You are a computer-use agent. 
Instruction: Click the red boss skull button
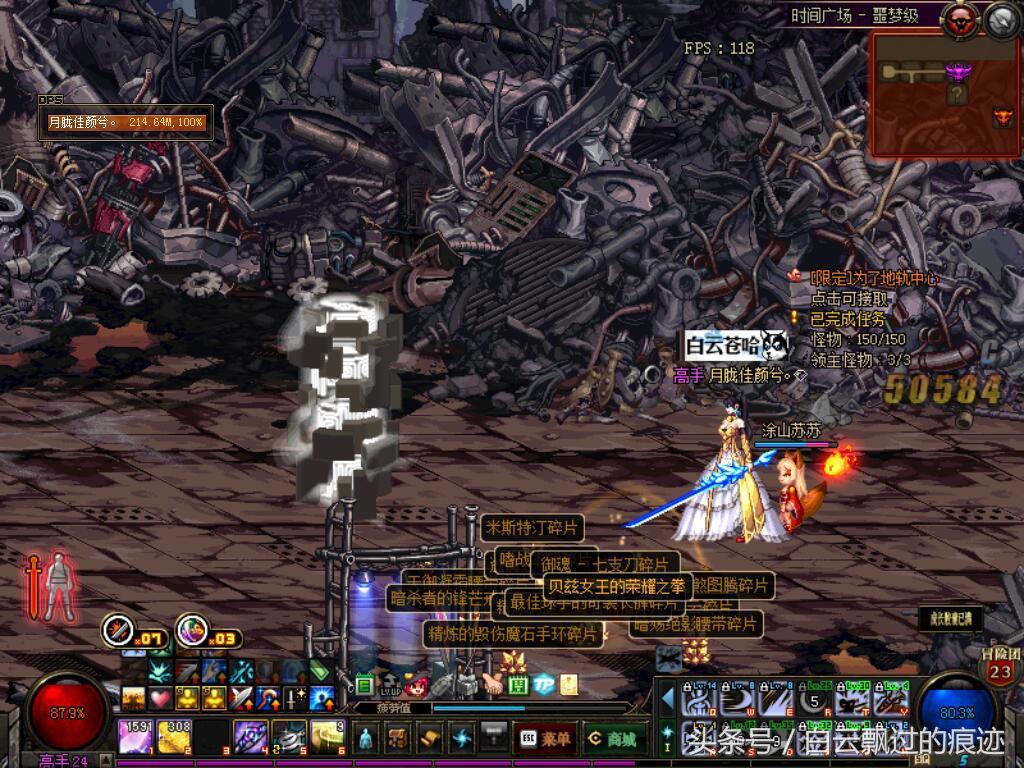pyautogui.click(x=963, y=17)
